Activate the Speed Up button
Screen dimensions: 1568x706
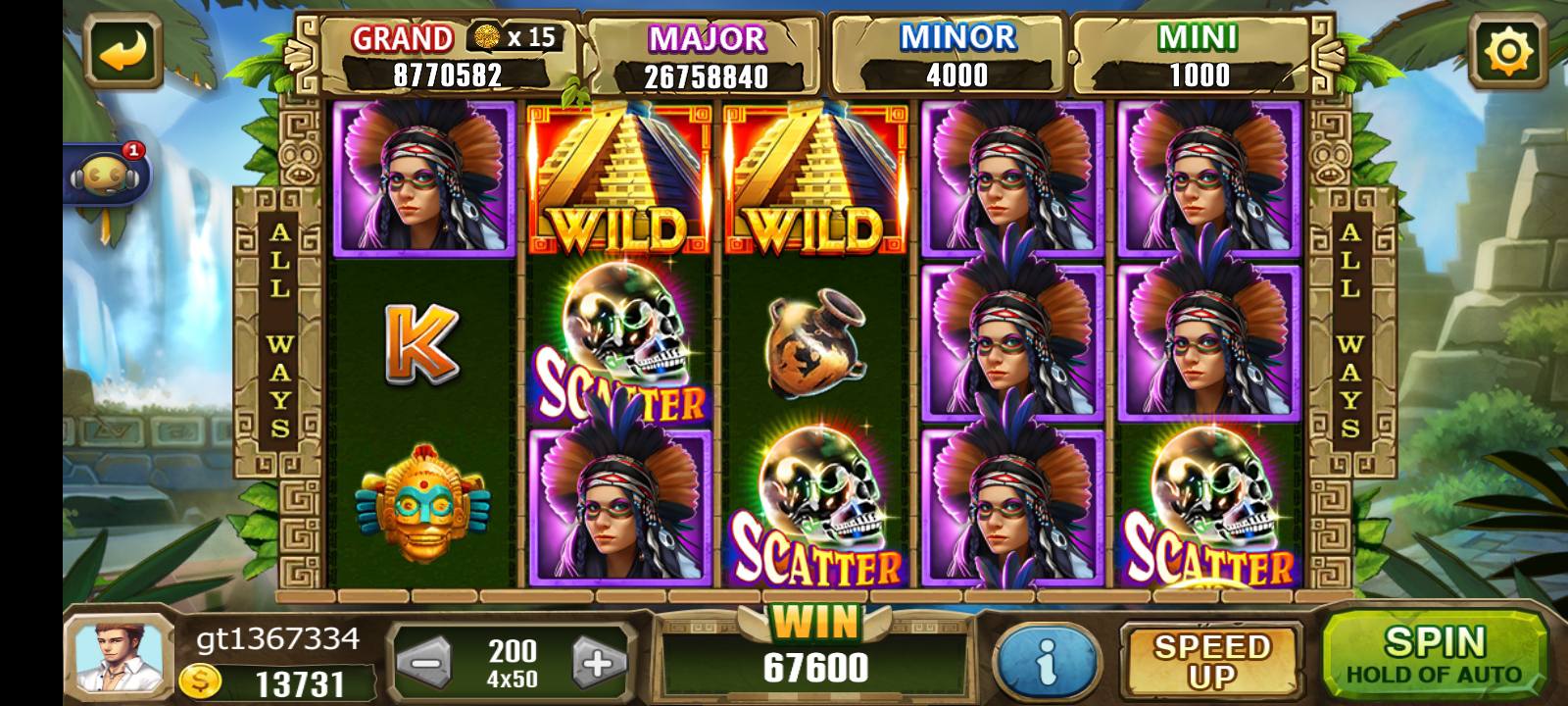1211,661
